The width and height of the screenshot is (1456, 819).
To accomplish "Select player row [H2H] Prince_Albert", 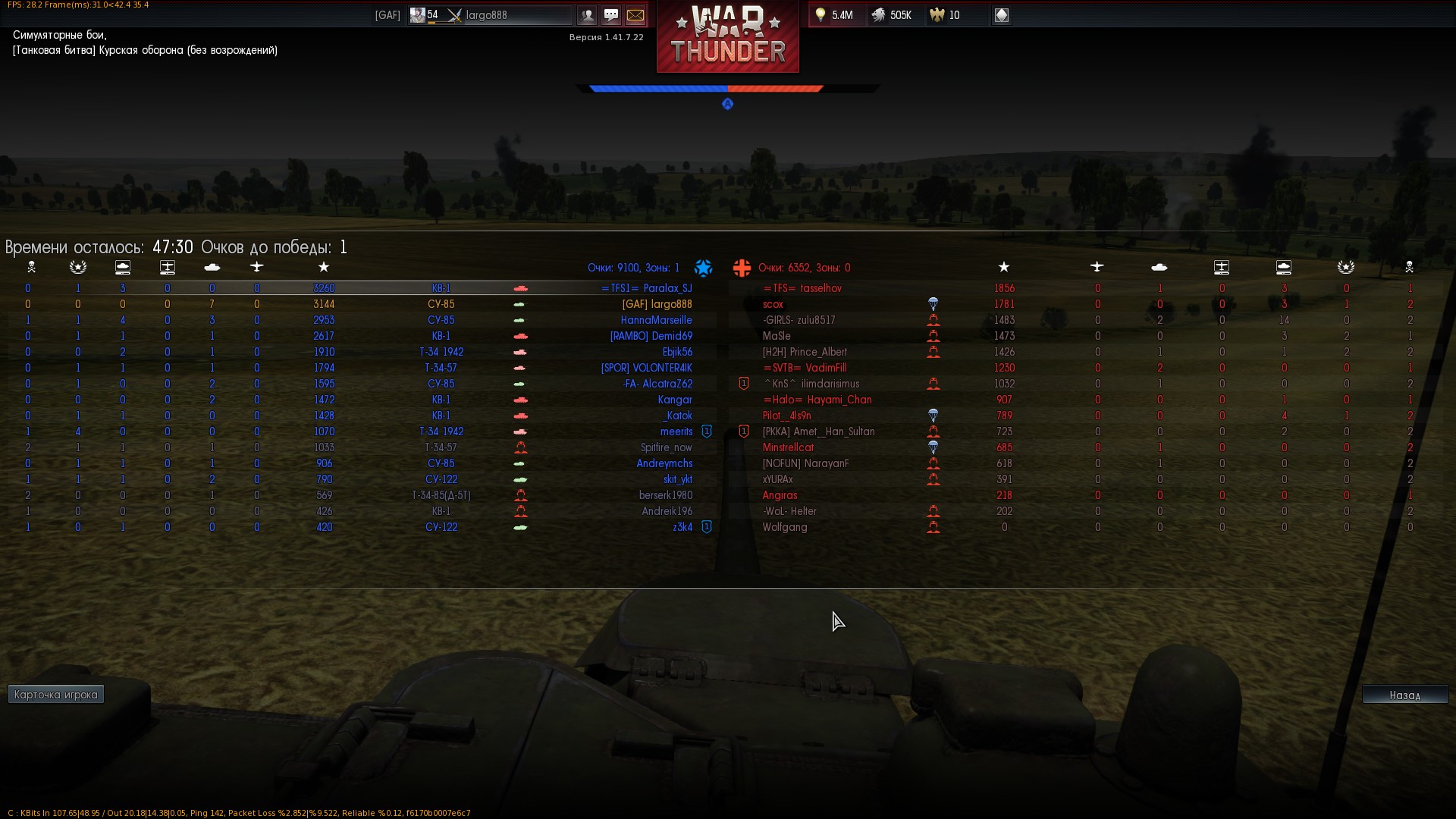I will [805, 352].
